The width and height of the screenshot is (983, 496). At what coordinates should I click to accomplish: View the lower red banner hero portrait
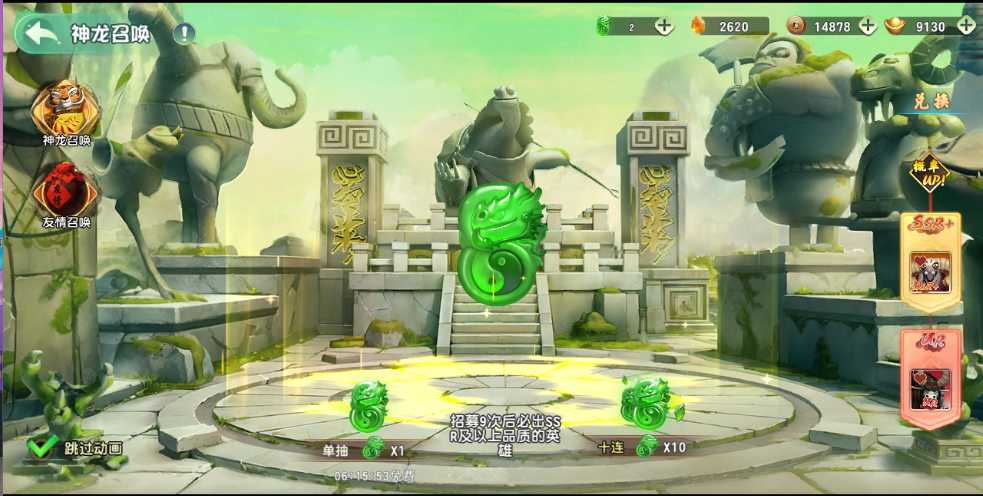(x=930, y=388)
